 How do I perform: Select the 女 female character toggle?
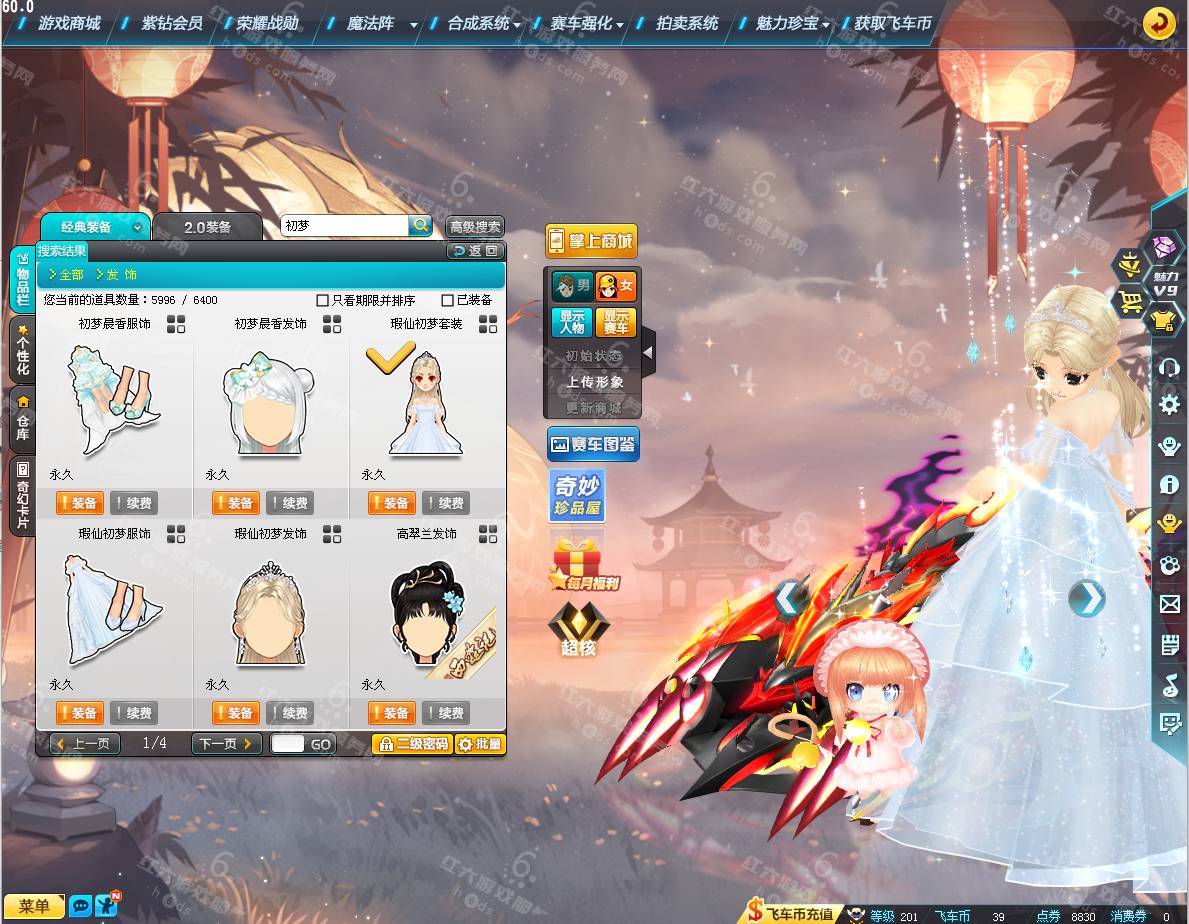(616, 287)
